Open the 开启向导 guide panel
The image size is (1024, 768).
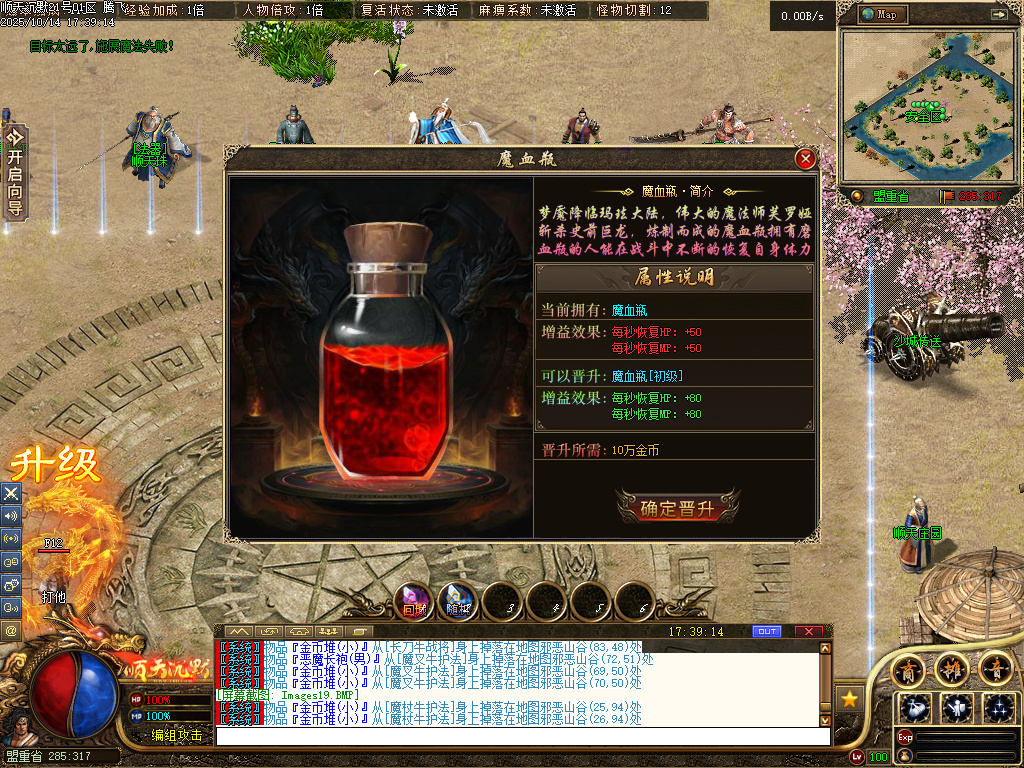[x=14, y=173]
